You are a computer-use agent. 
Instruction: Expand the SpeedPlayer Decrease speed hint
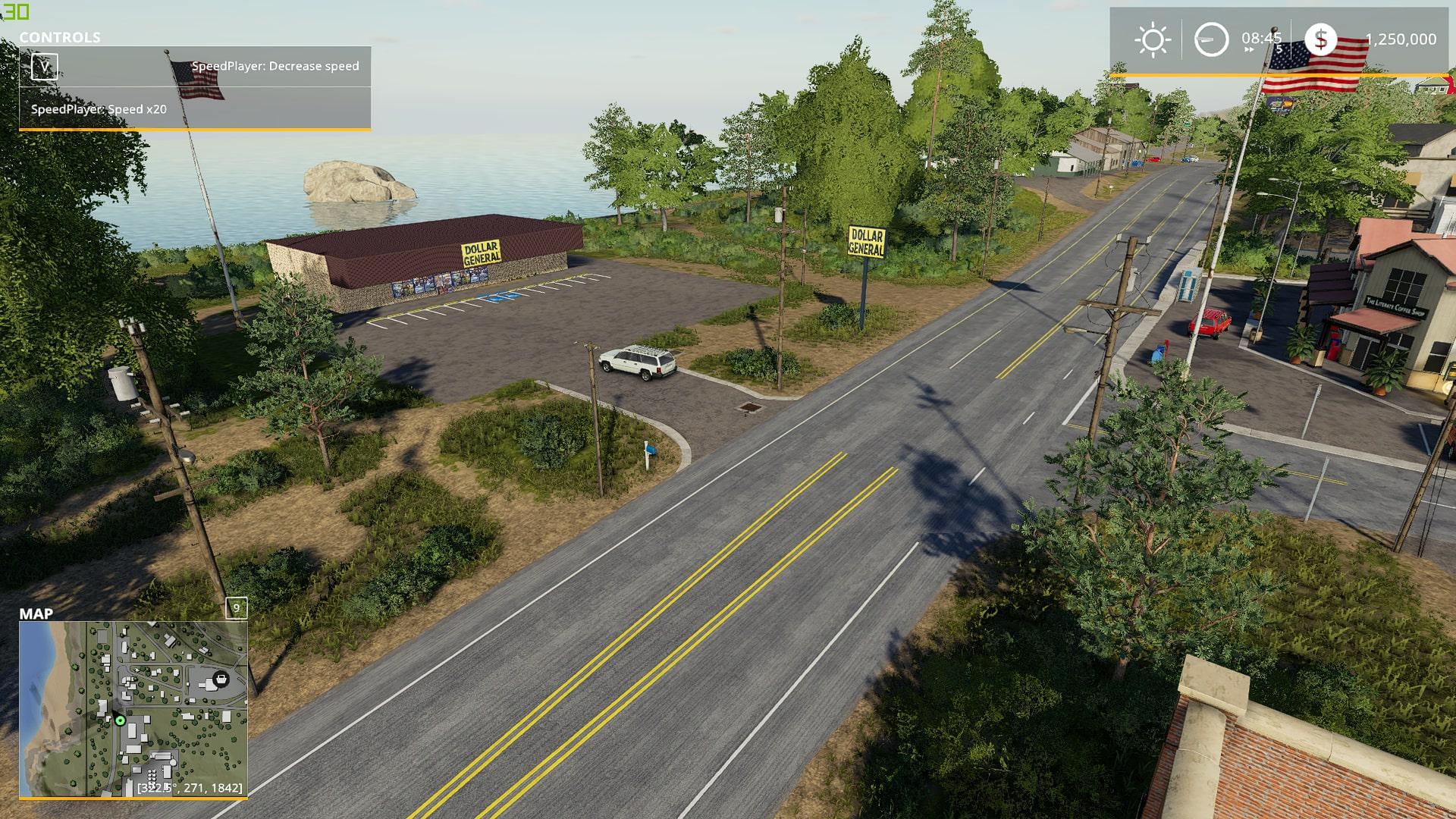click(275, 66)
